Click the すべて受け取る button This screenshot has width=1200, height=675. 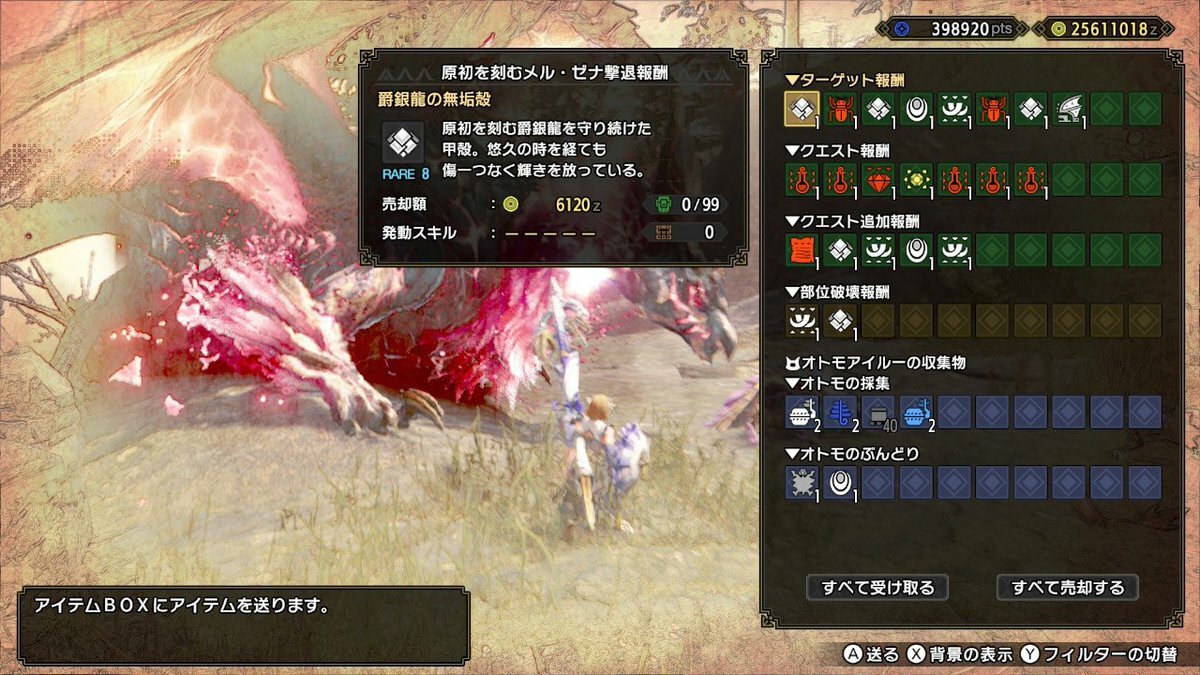[x=877, y=587]
